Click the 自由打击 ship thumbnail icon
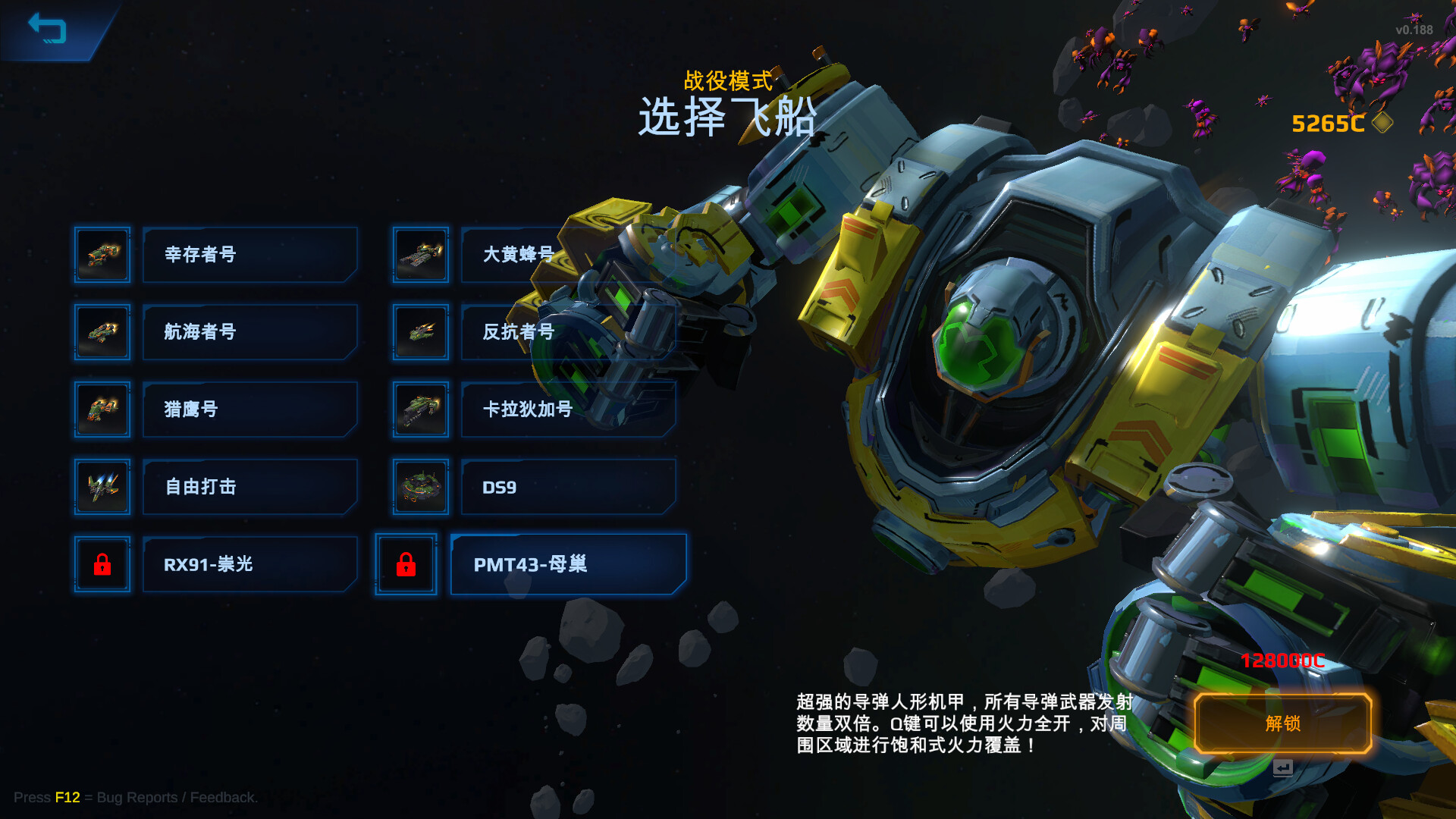This screenshot has height=819, width=1456. [102, 487]
